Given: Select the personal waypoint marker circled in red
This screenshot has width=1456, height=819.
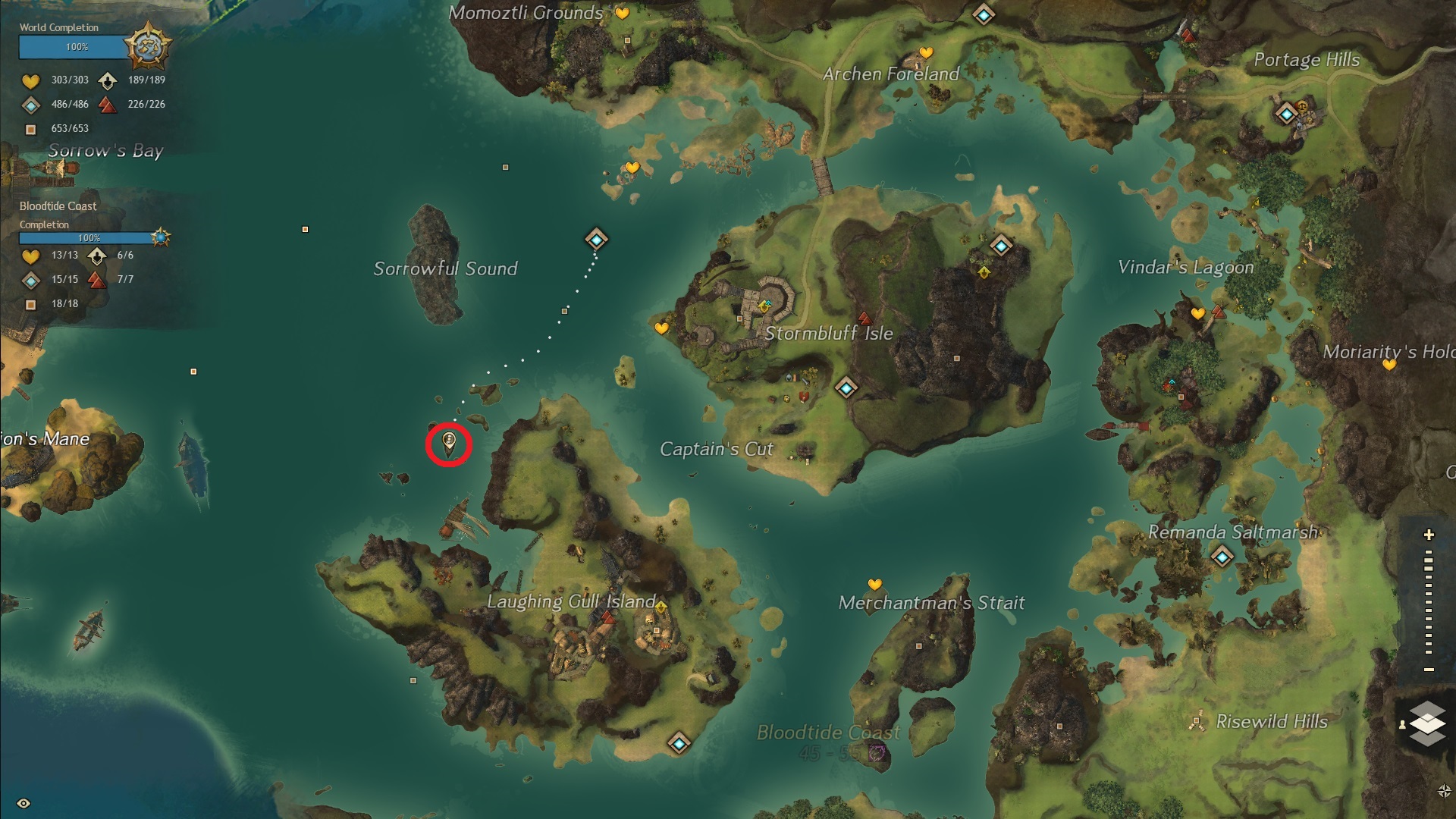Looking at the screenshot, I should pos(449,442).
